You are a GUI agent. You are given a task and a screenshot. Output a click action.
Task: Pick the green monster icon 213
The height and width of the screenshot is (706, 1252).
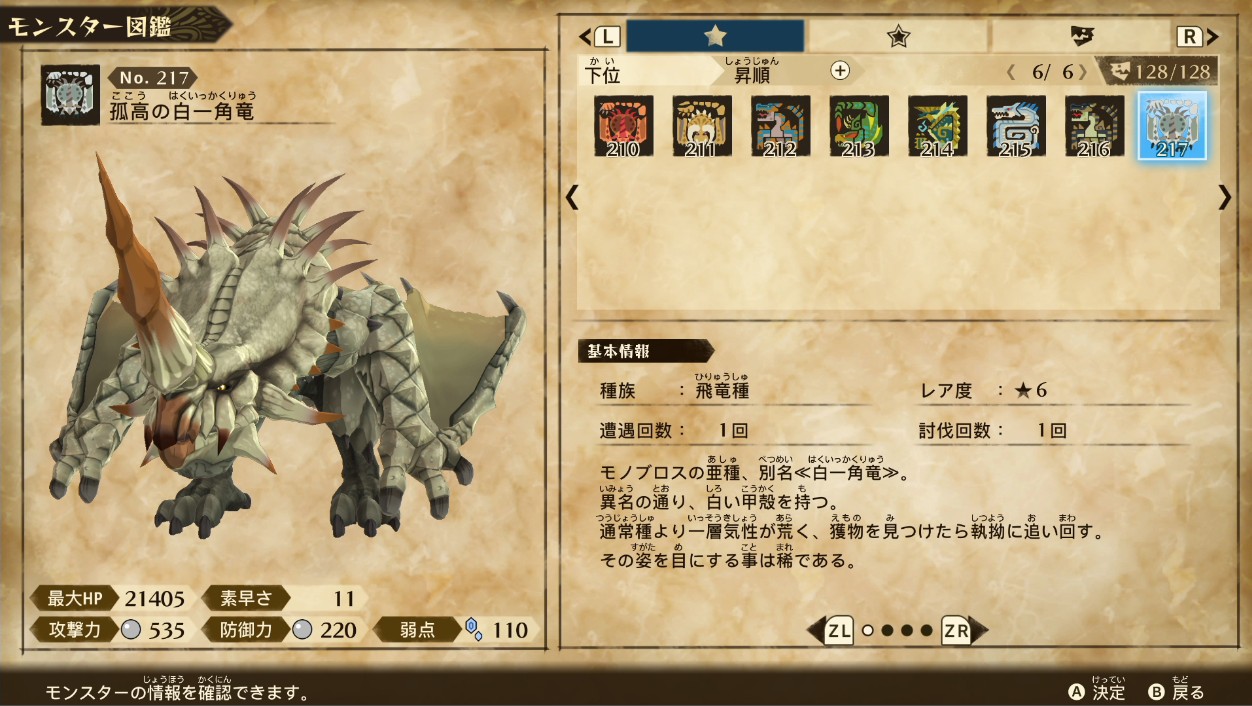pos(859,126)
